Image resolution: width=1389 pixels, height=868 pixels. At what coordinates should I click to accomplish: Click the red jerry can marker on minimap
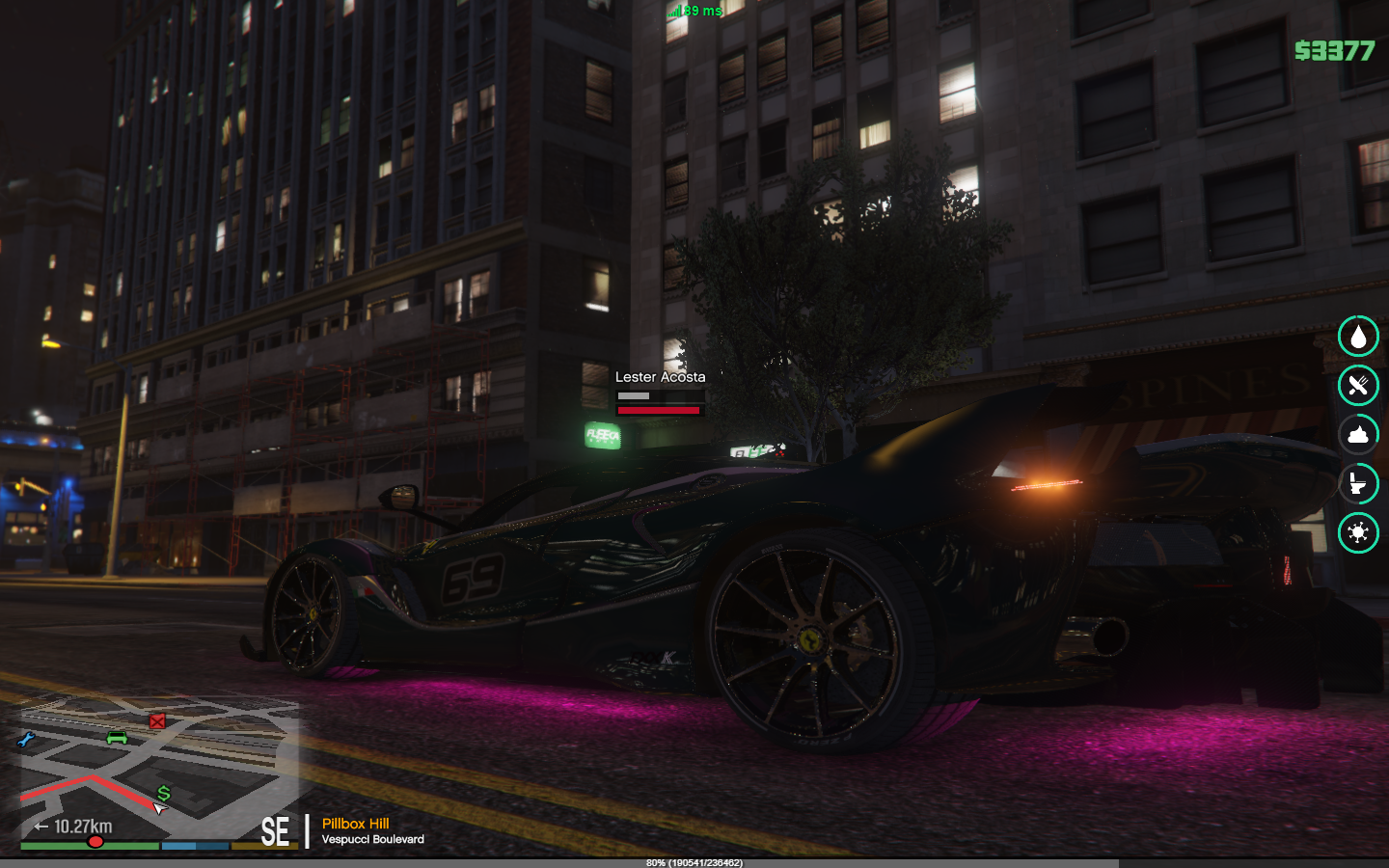coord(157,721)
